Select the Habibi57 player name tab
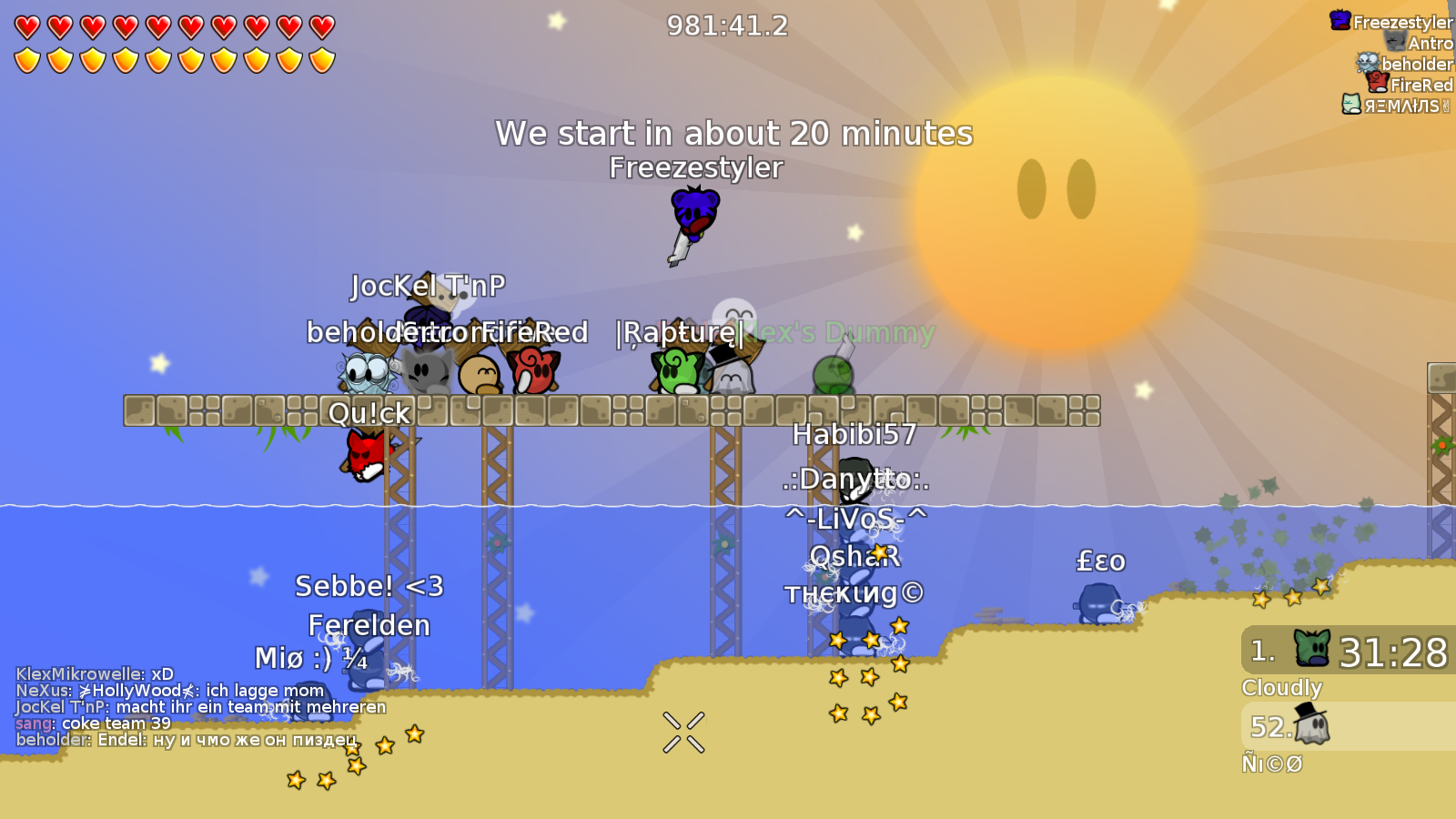Screen dimensions: 1456x819 pyautogui.click(x=854, y=435)
